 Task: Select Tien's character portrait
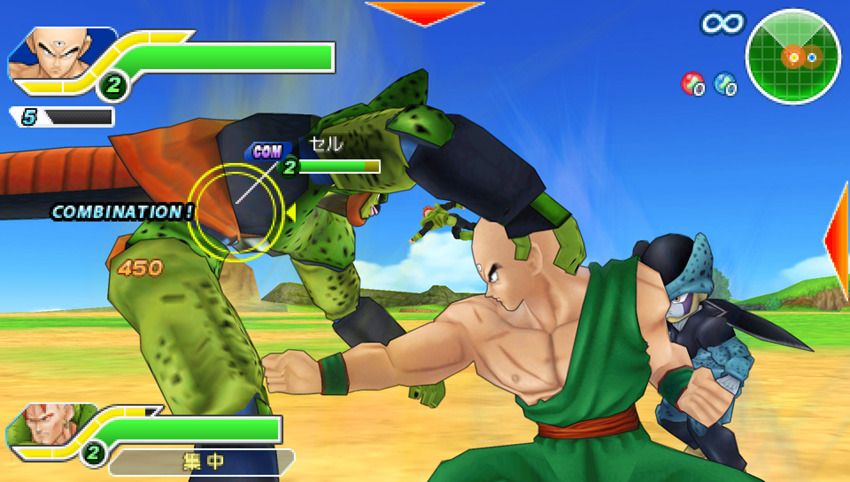coord(48,53)
